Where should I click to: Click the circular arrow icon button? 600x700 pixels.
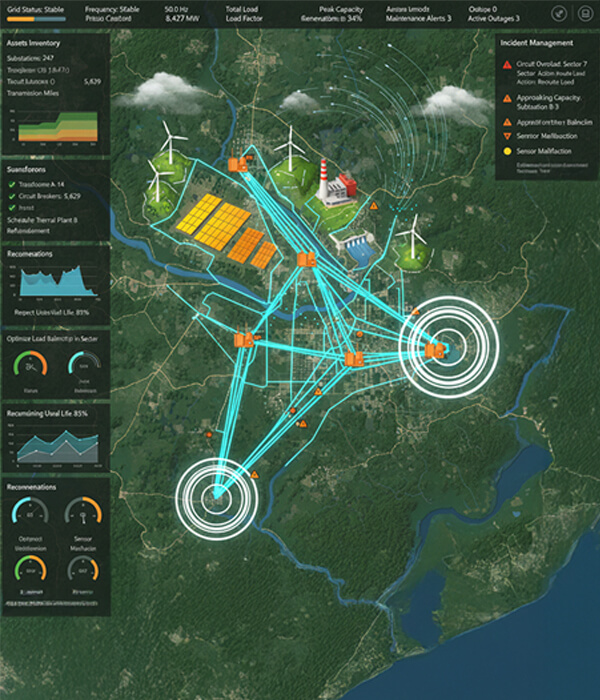[x=560, y=13]
